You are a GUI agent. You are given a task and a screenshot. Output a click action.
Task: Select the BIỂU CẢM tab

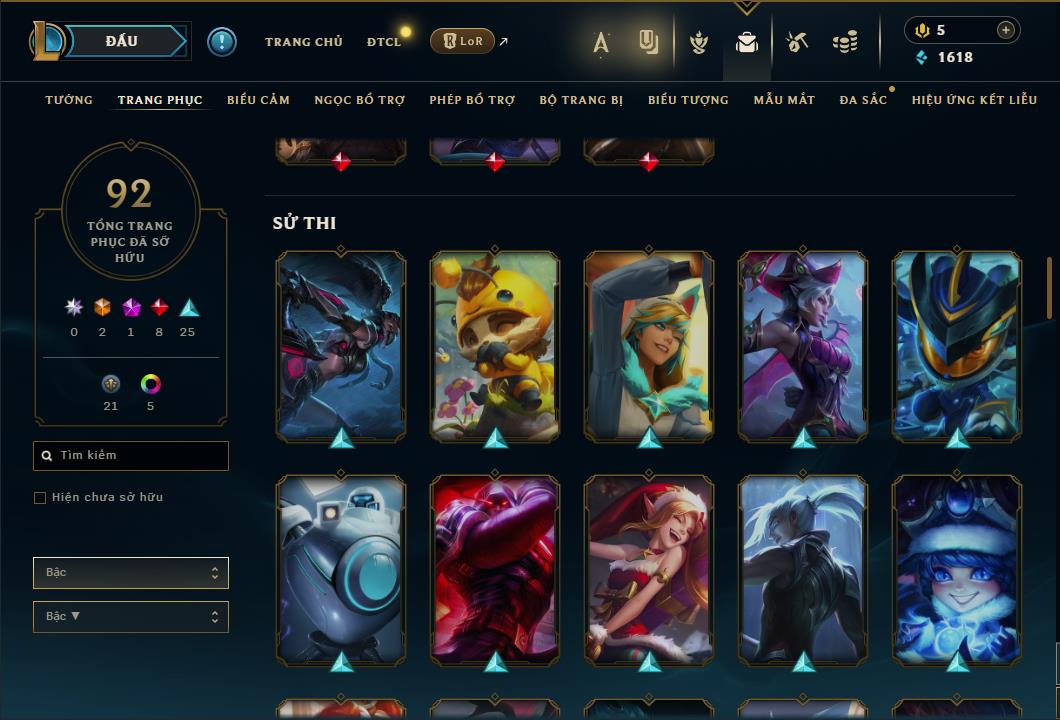click(x=258, y=100)
